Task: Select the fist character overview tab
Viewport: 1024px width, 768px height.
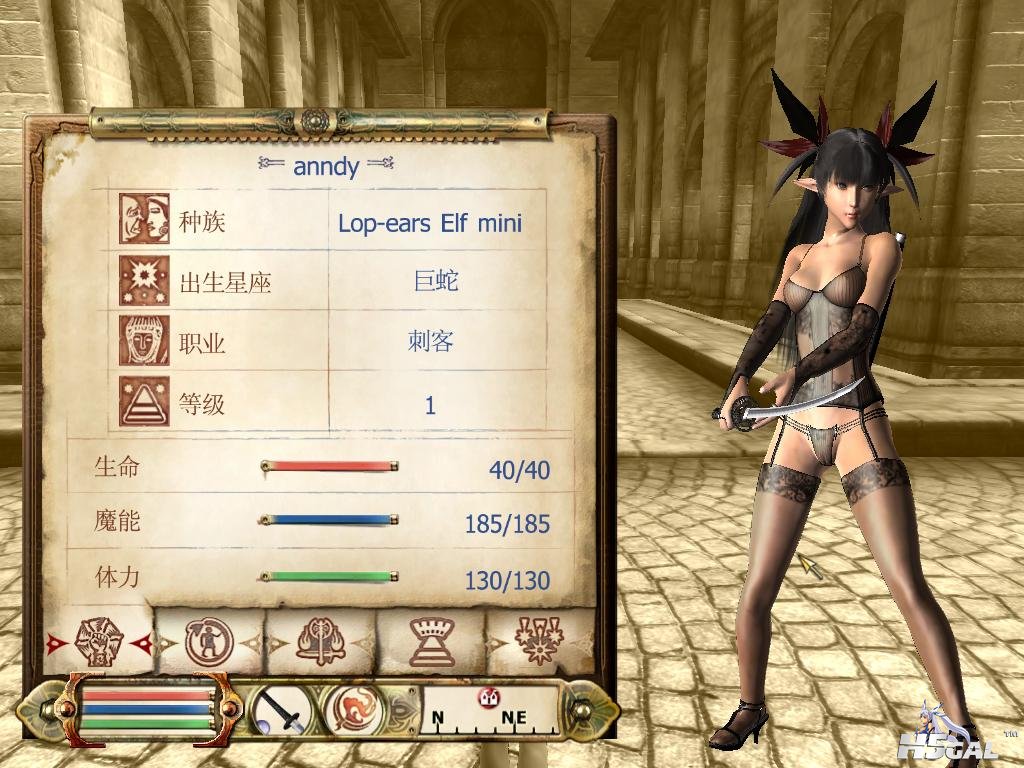Action: pyautogui.click(x=98, y=641)
